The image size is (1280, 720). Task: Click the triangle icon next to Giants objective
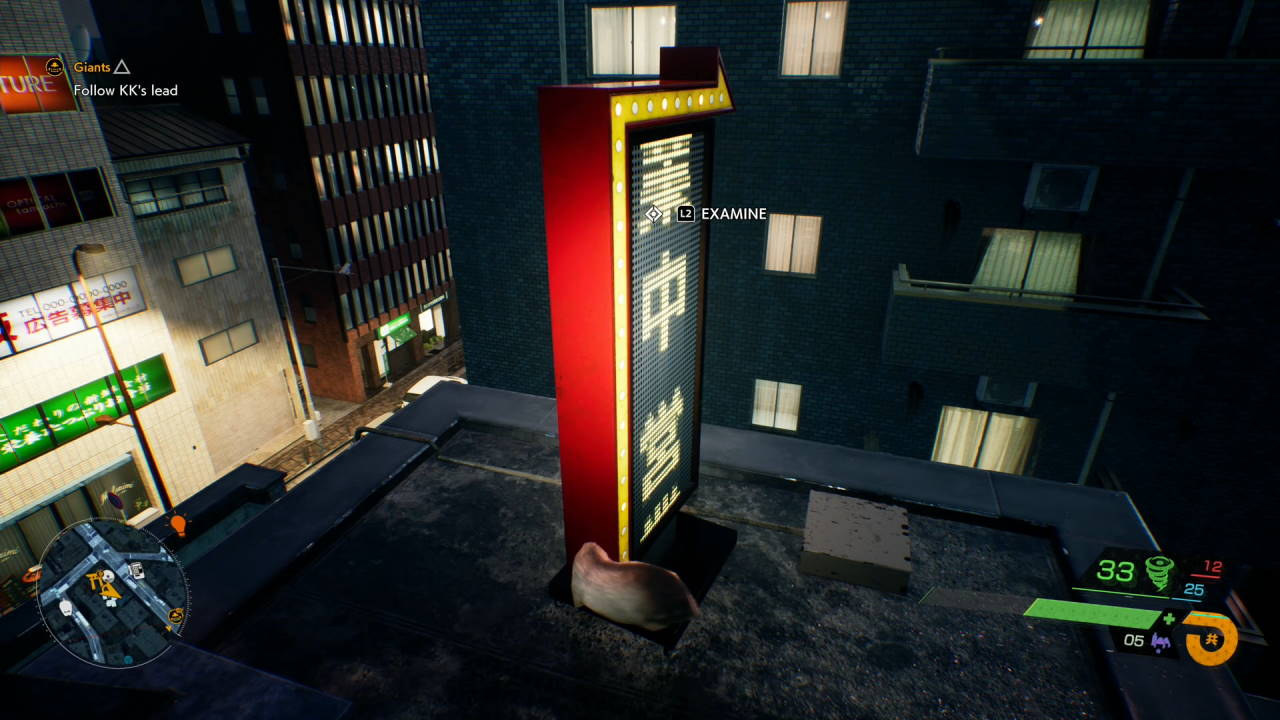click(x=121, y=68)
